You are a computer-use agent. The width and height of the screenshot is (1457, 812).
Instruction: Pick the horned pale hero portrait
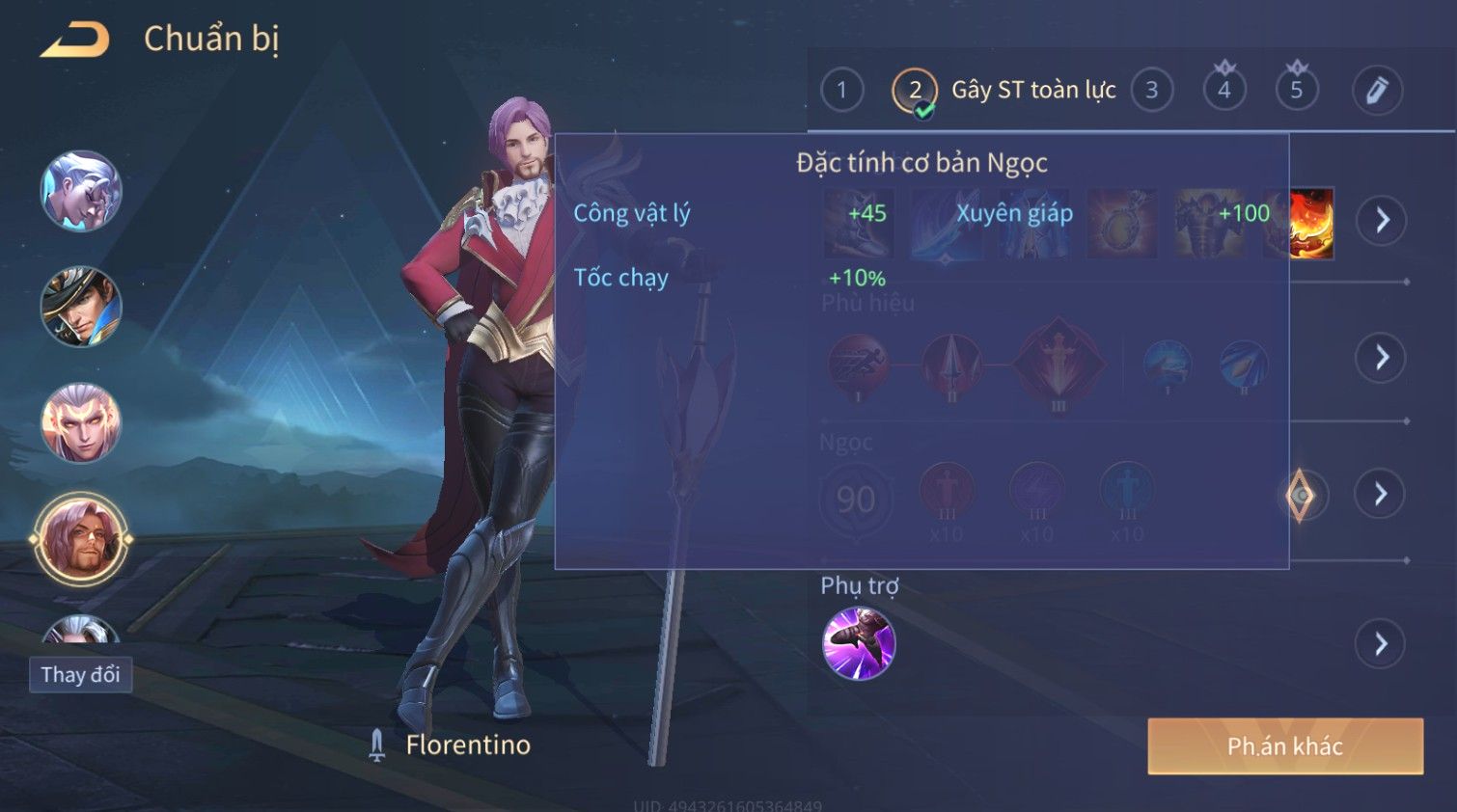point(81,422)
